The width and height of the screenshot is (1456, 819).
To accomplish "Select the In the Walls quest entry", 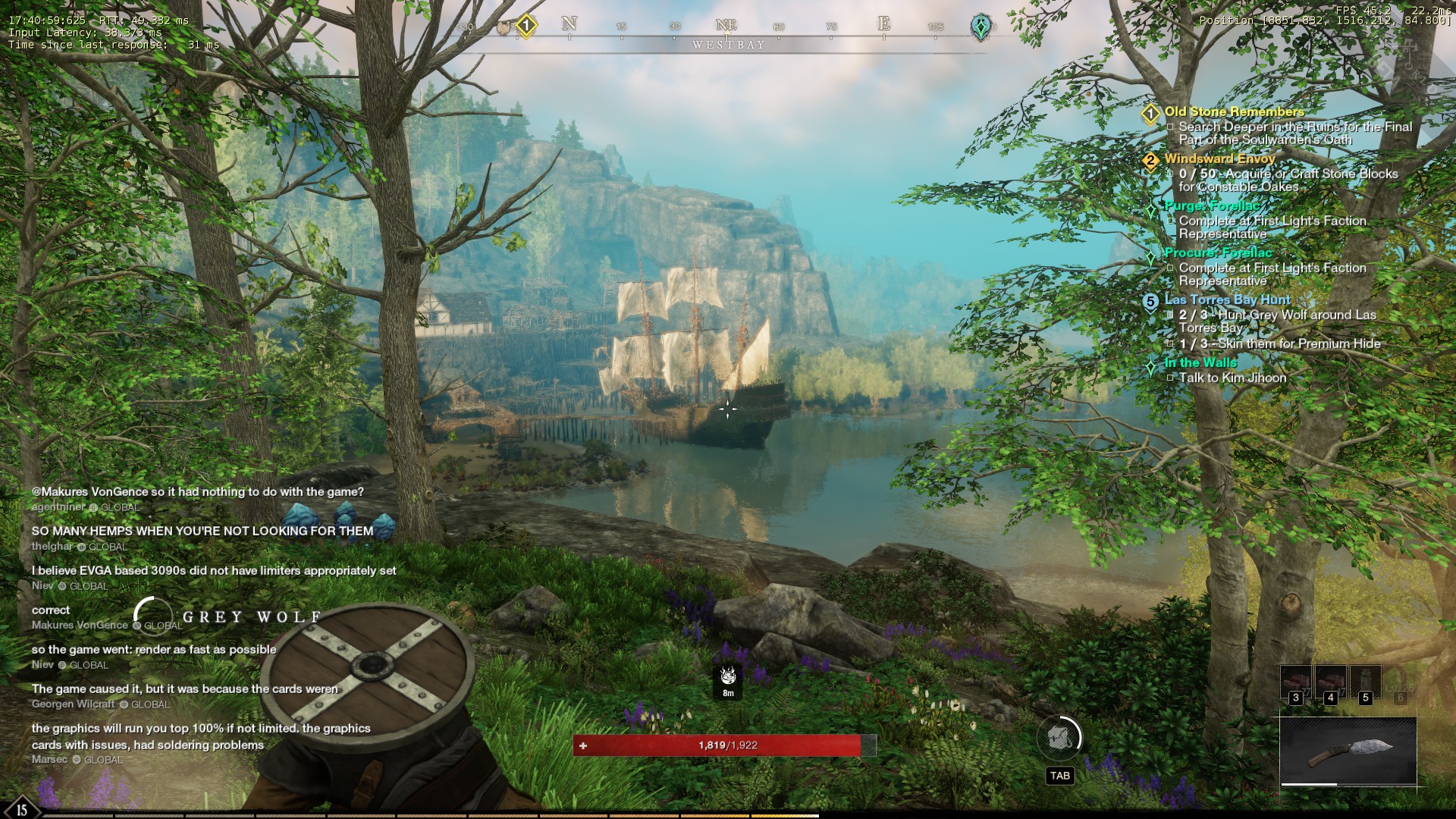I will coord(1200,363).
